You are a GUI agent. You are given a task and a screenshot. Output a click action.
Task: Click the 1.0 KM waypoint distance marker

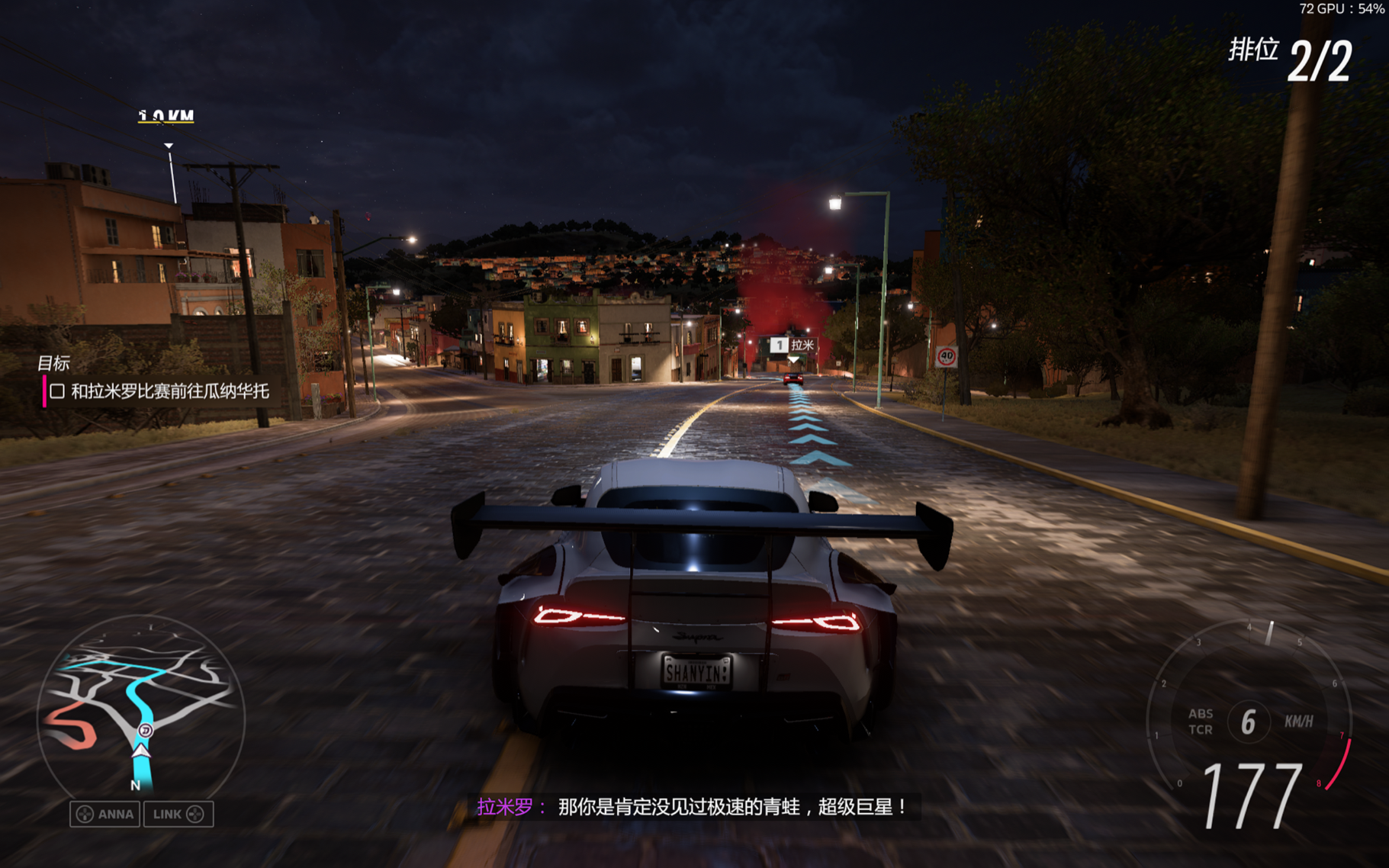pos(166,117)
